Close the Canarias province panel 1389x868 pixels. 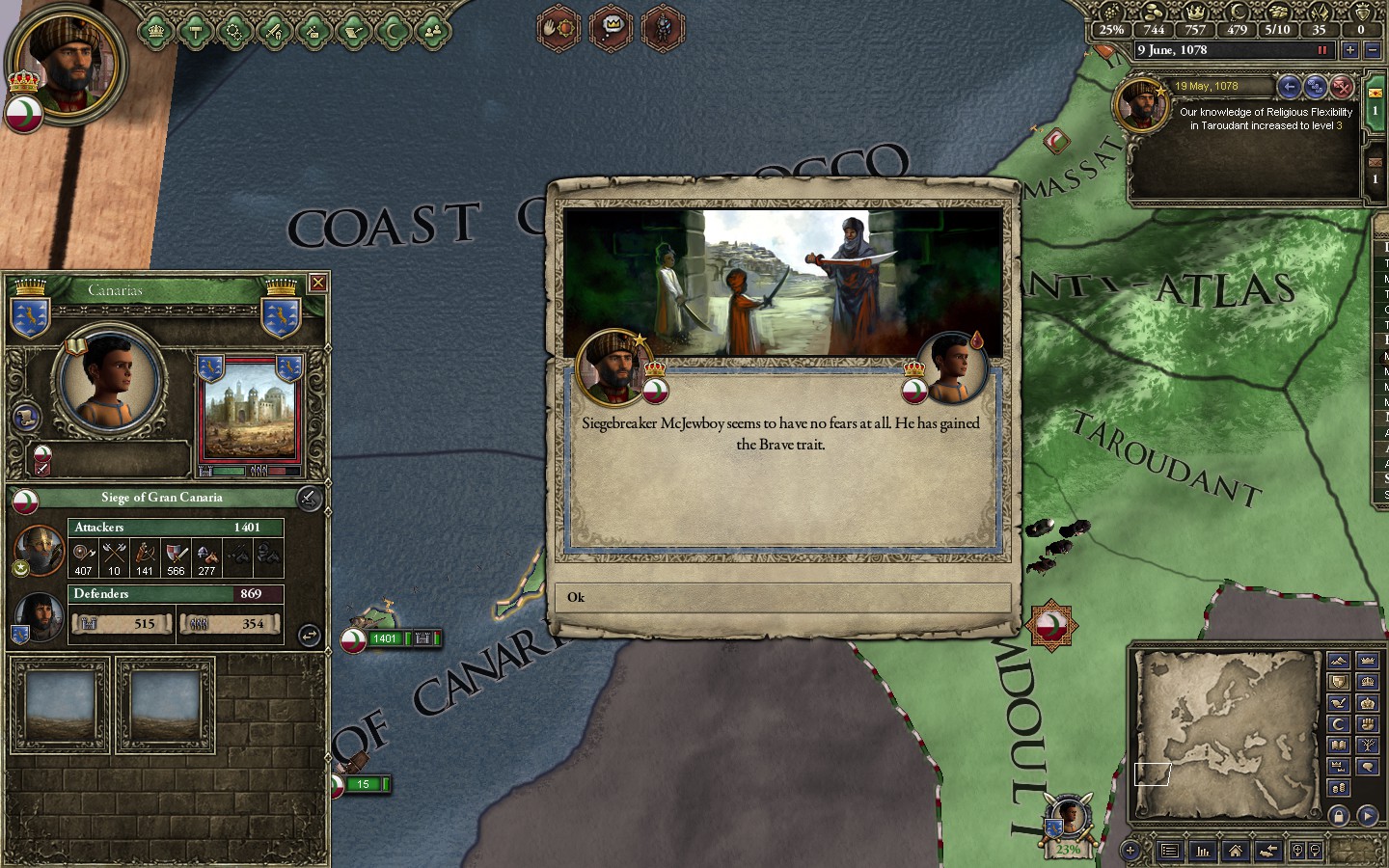[x=317, y=283]
